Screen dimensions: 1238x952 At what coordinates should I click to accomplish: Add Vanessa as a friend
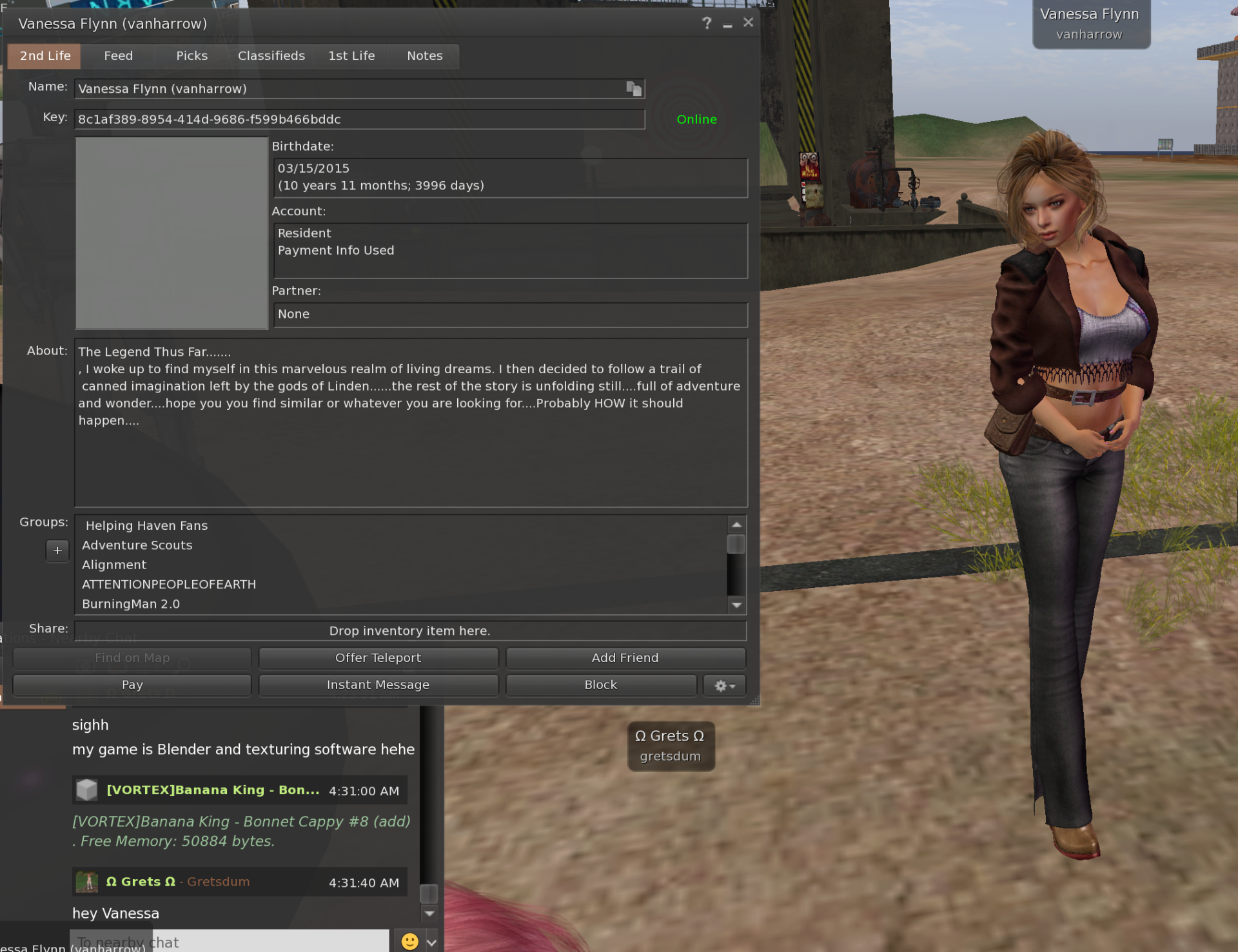click(624, 657)
